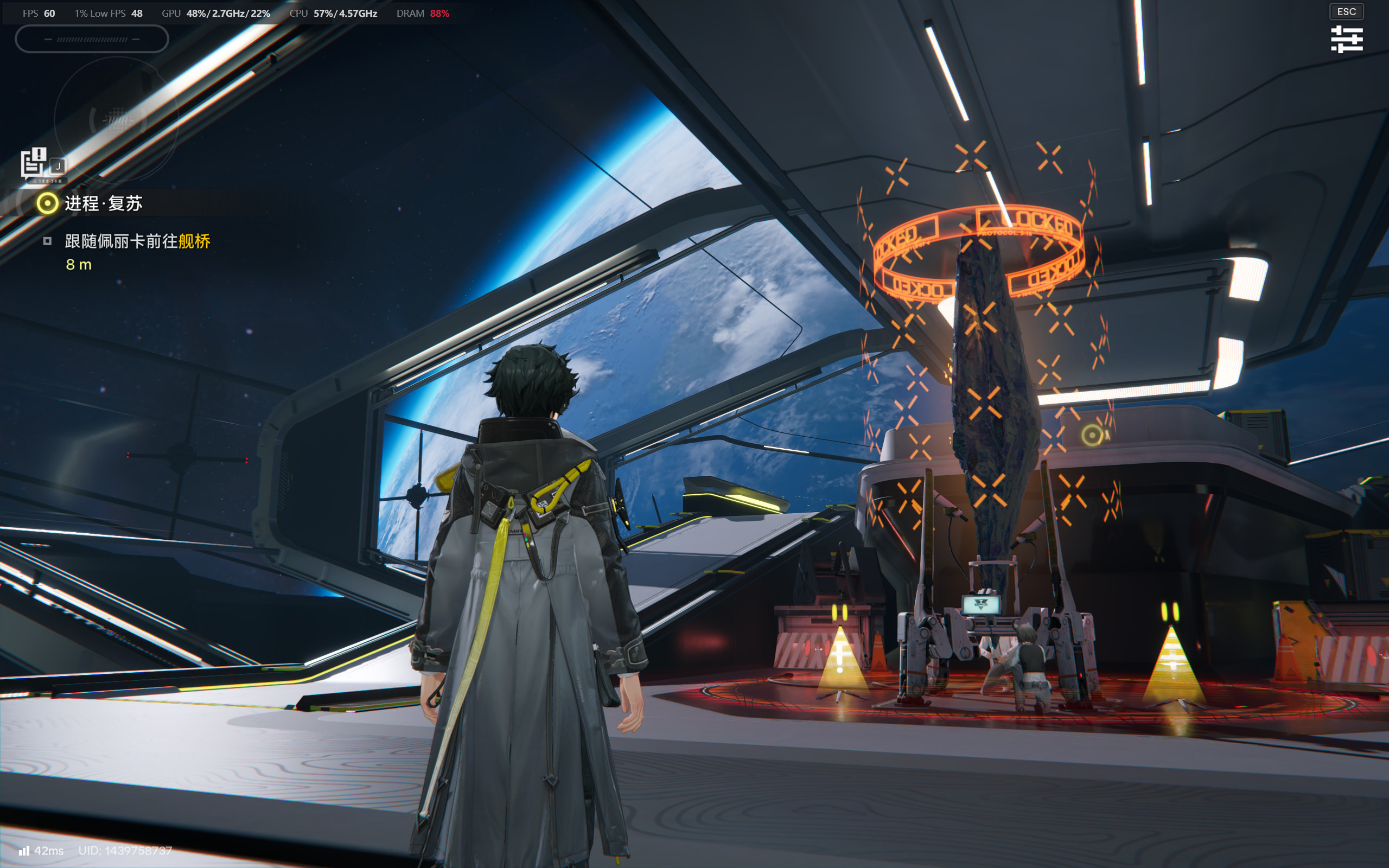Select the tracked quest title 进程·复苏

coord(103,203)
